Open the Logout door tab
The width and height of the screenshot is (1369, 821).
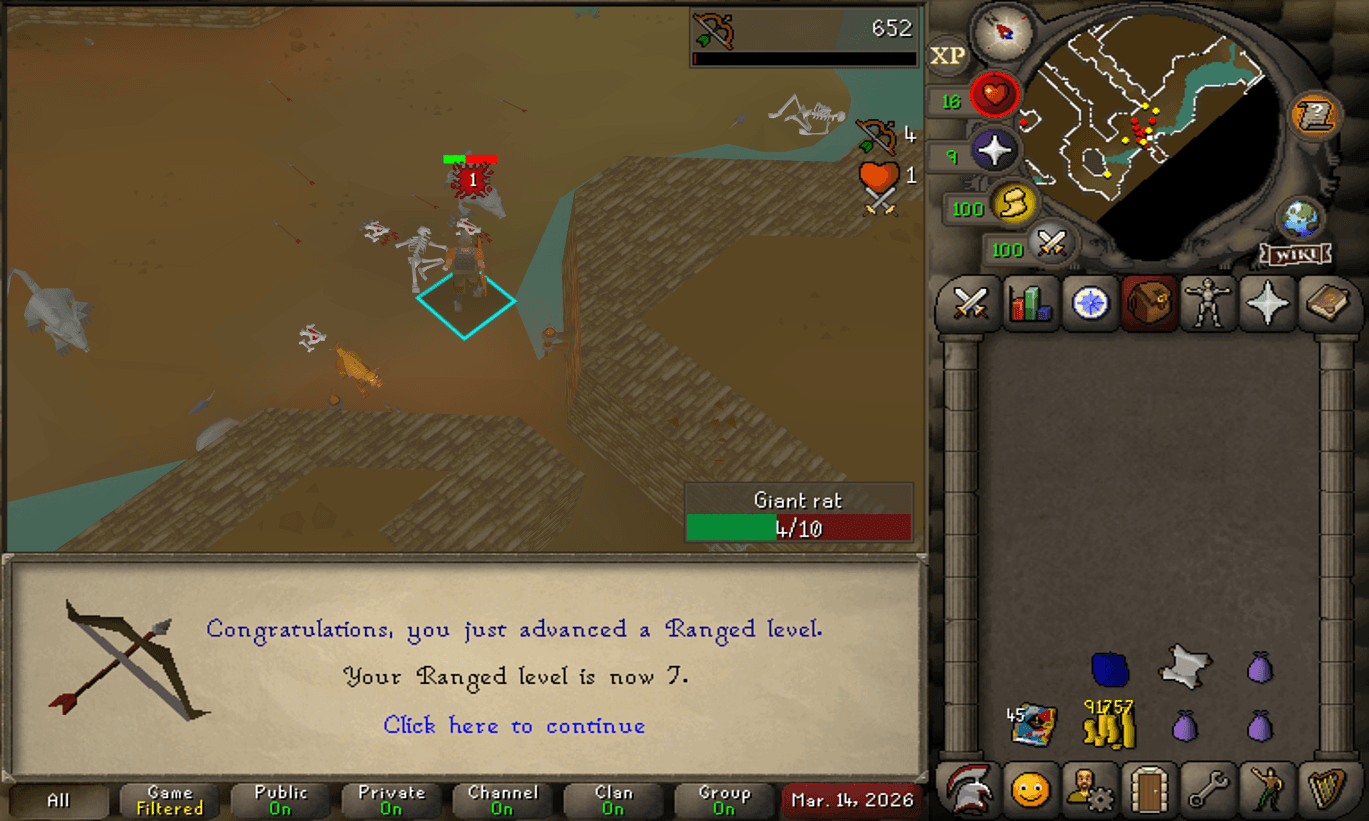tap(1148, 790)
